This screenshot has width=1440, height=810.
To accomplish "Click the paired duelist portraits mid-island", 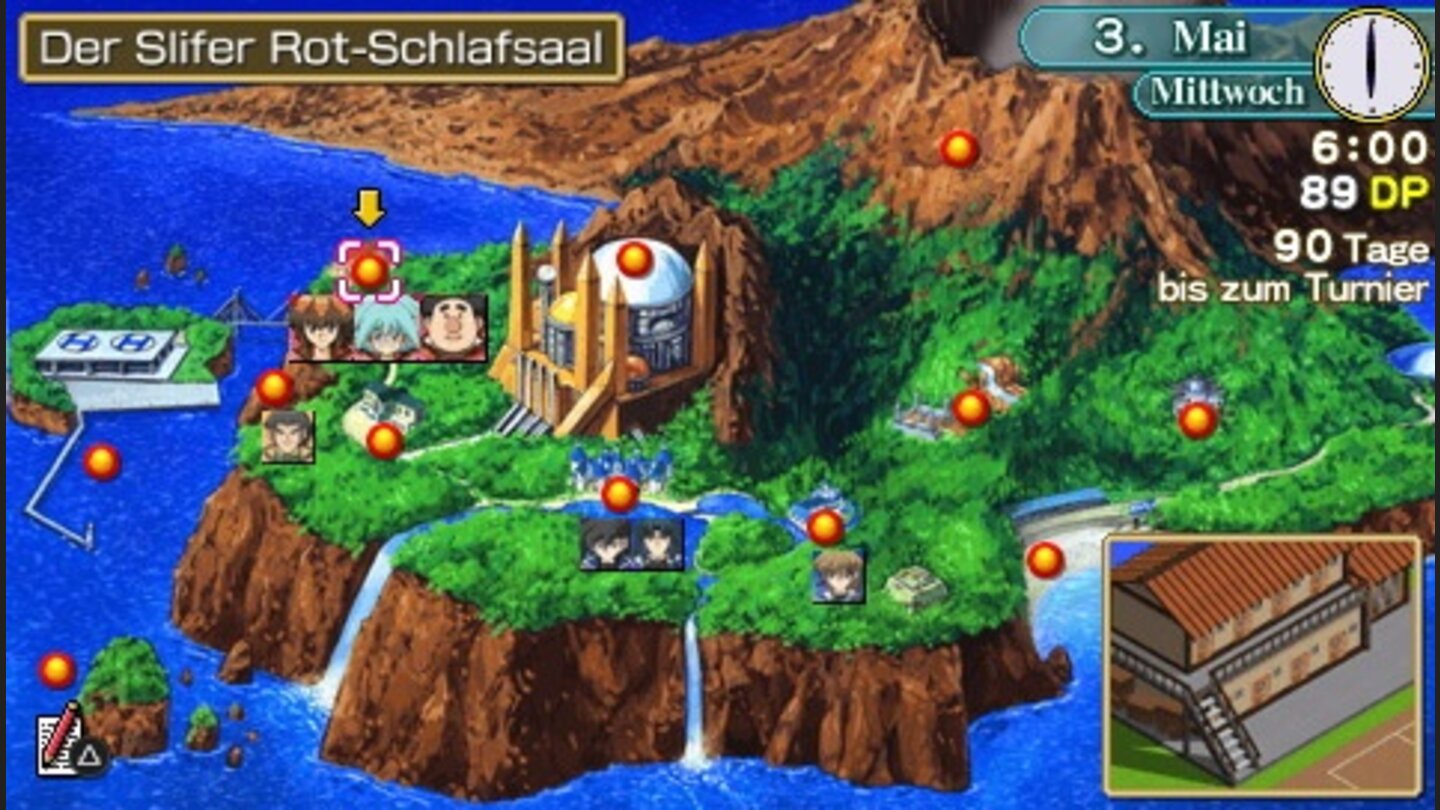I will (x=630, y=547).
